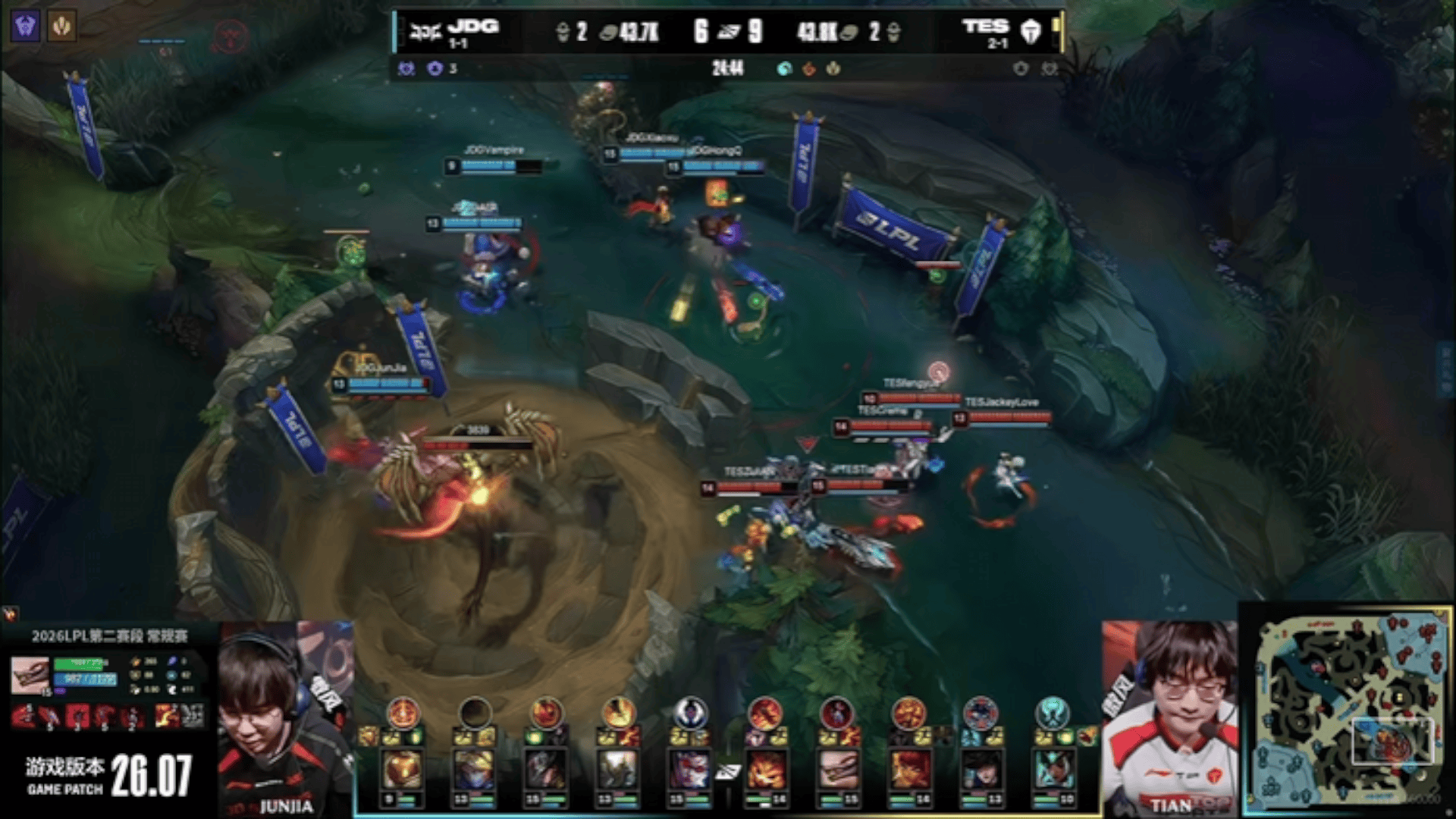This screenshot has width=1456, height=819.
Task: Select JDG's level 9 orange armored champion portrait
Action: tap(402, 771)
